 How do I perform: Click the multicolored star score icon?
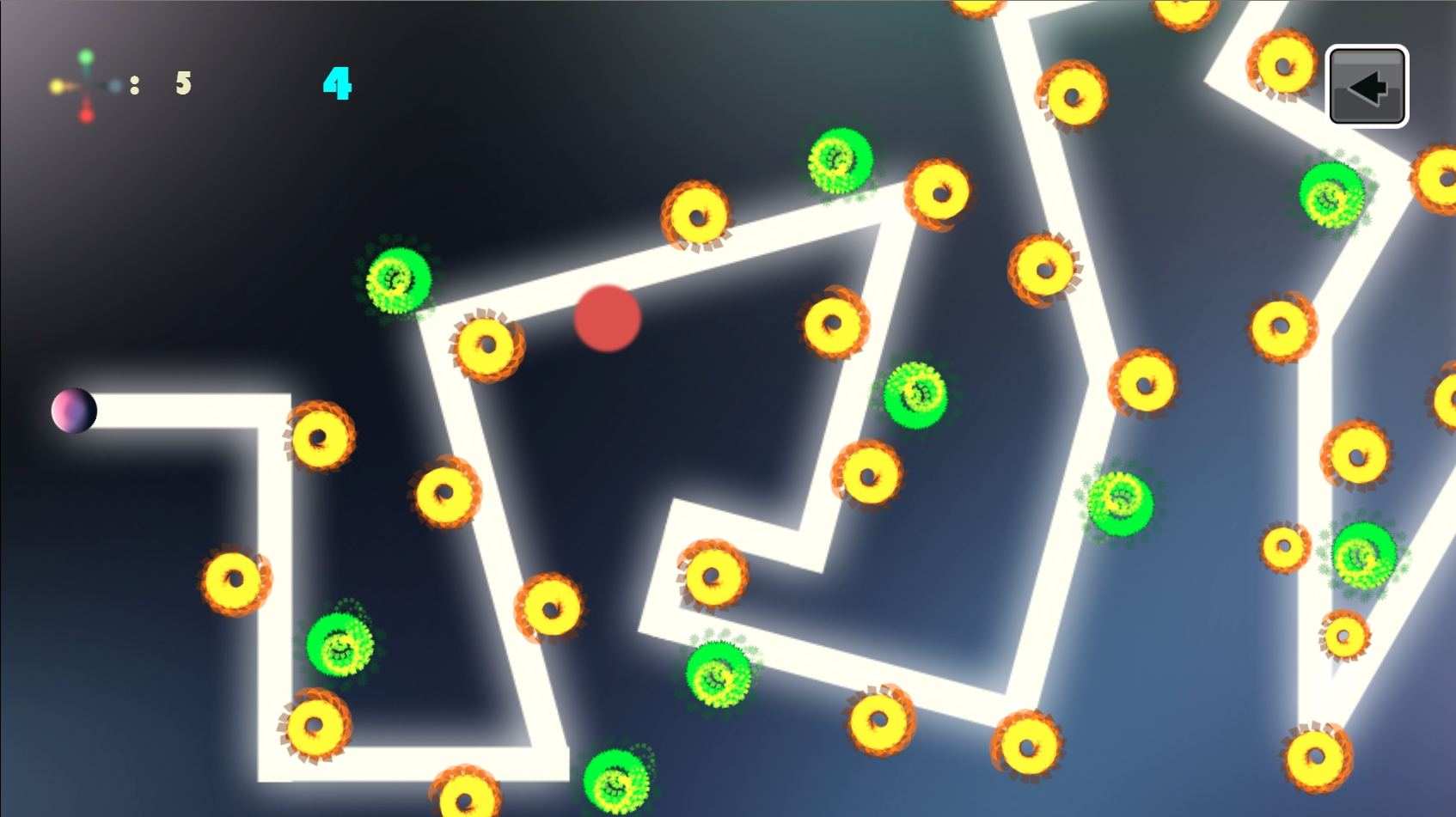point(86,83)
